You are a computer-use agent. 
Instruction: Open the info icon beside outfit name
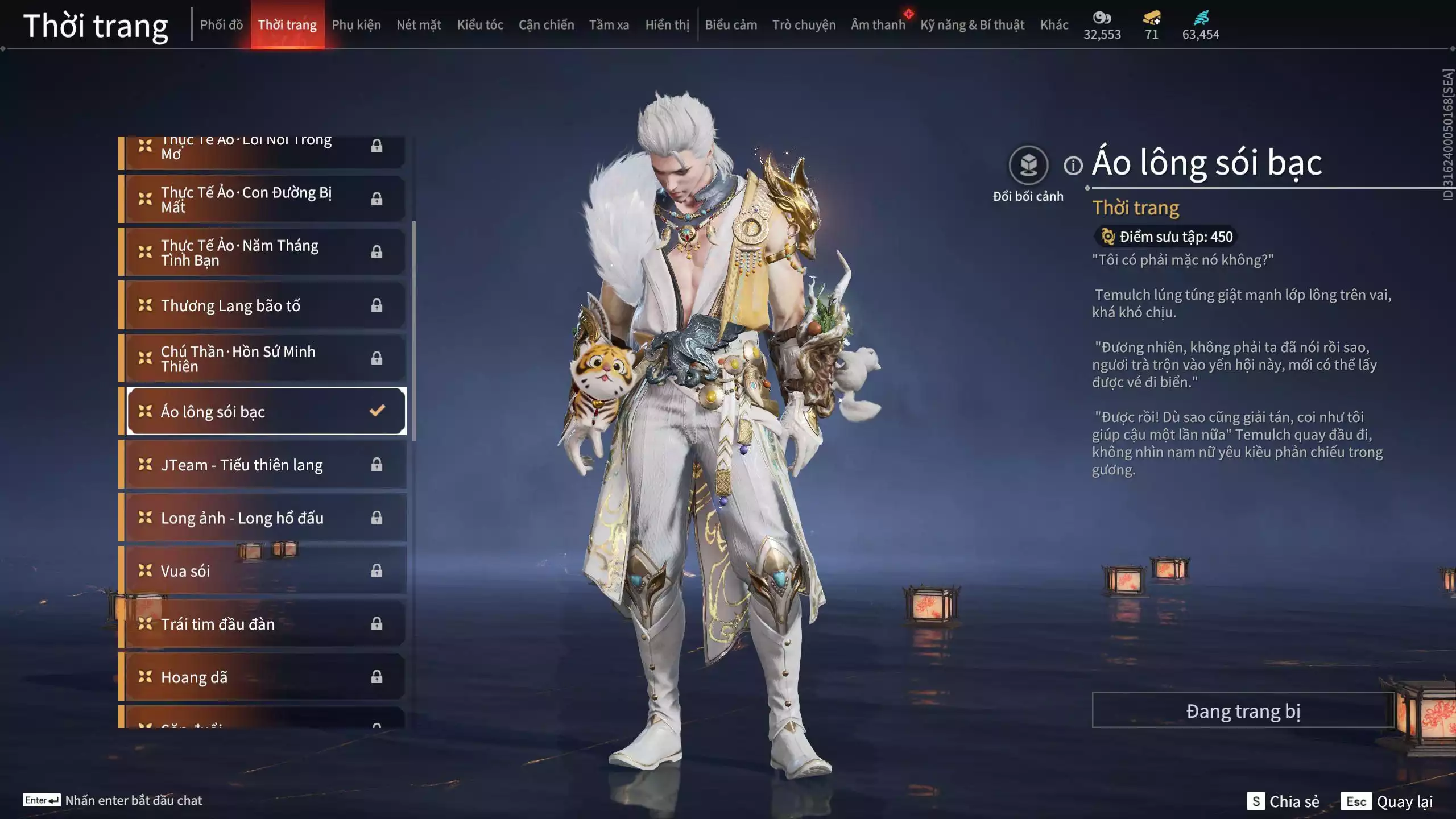[1073, 166]
